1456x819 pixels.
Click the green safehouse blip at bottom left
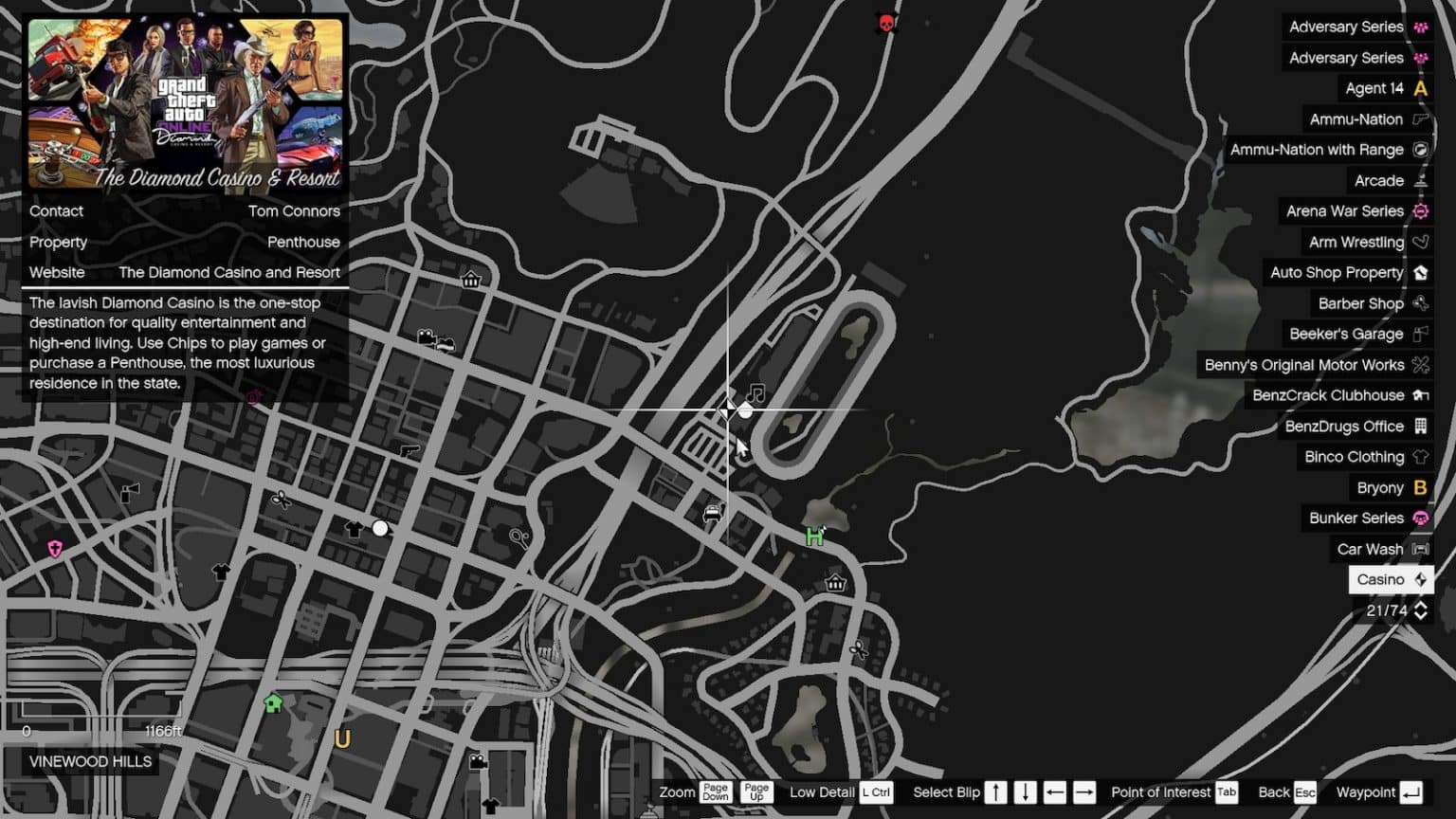pyautogui.click(x=273, y=702)
